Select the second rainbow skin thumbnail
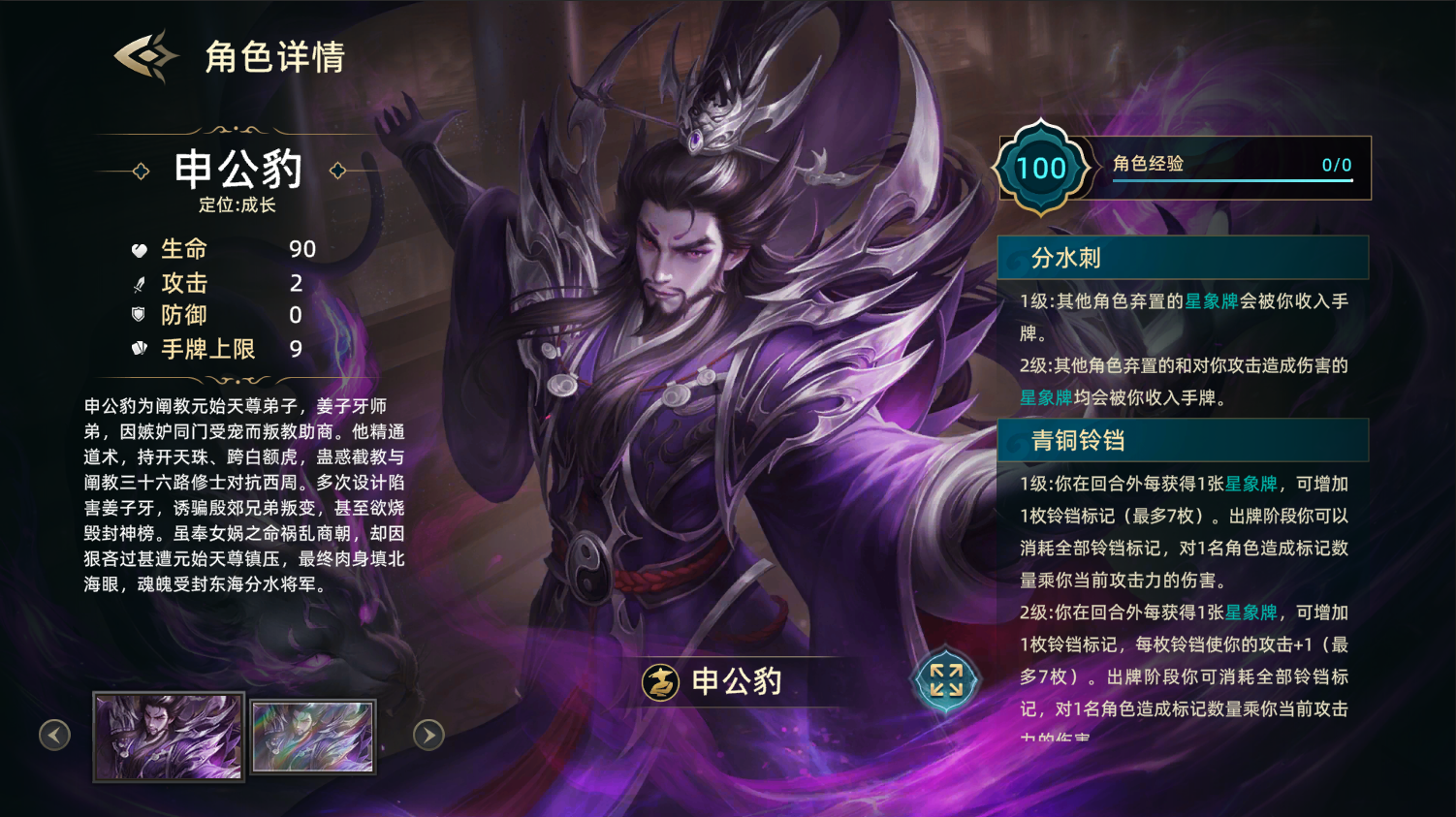 [x=312, y=737]
